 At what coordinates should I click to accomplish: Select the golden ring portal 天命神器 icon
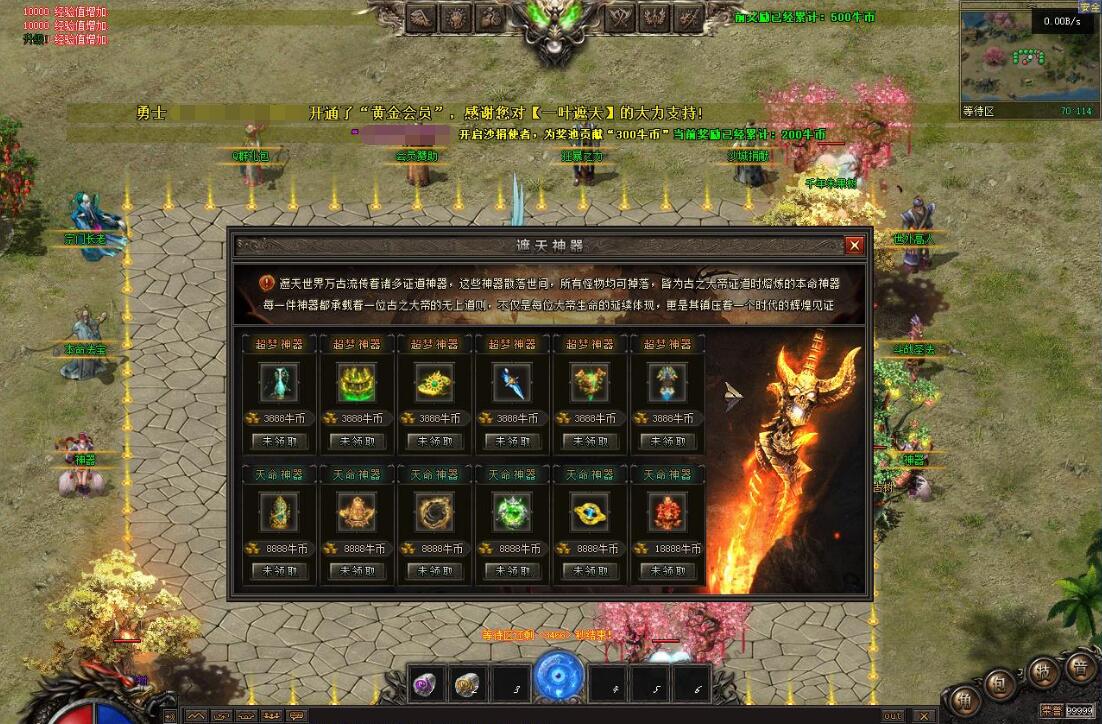pyautogui.click(x=435, y=511)
